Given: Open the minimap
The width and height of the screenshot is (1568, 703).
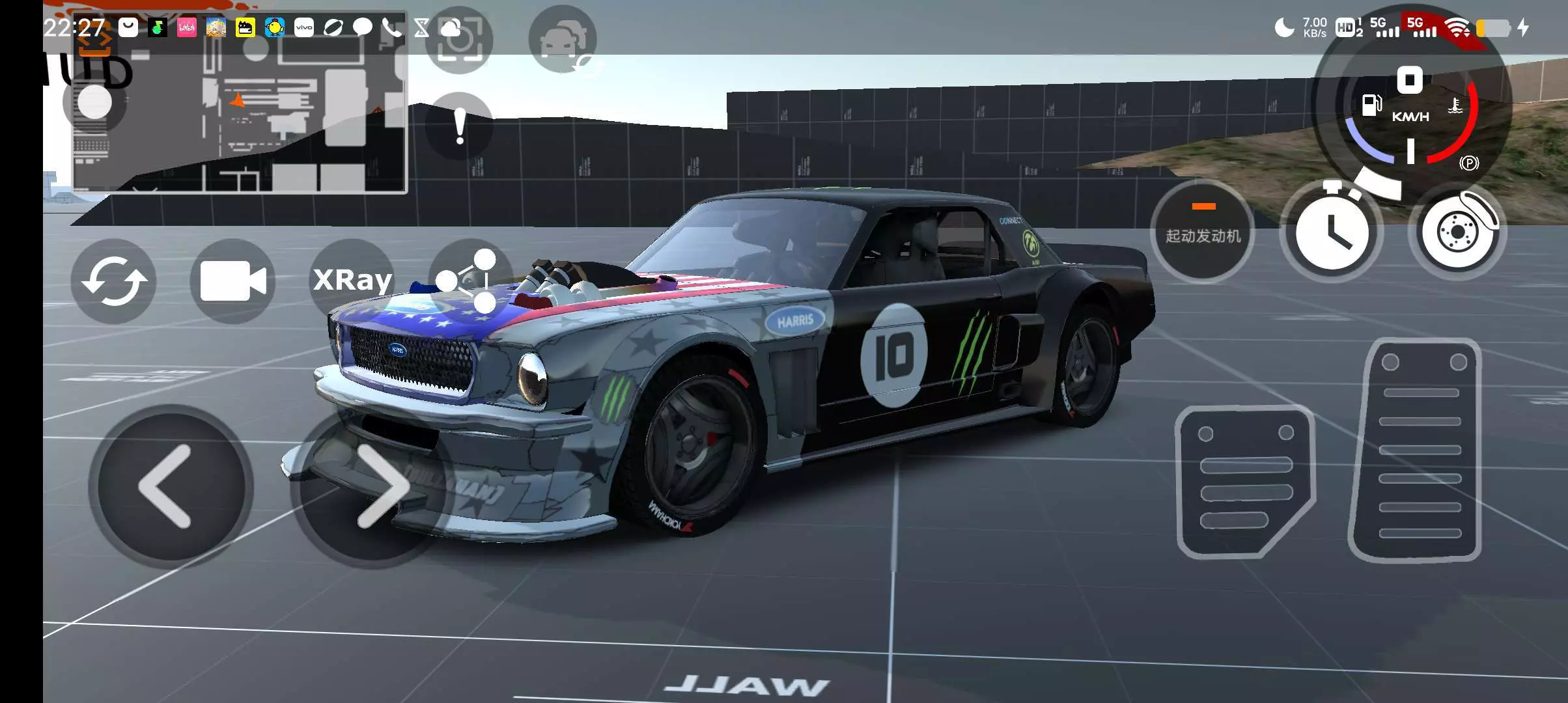Looking at the screenshot, I should click(x=240, y=103).
